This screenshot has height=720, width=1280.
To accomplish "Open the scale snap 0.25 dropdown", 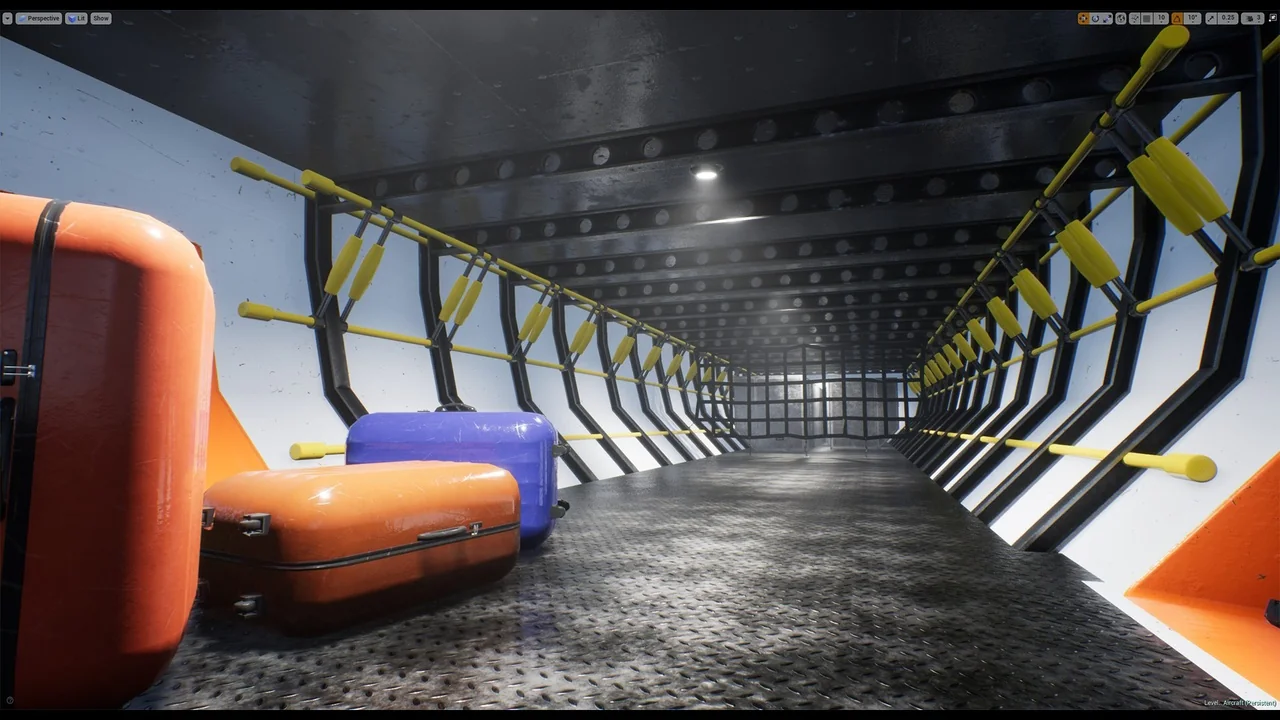I will click(x=1228, y=18).
